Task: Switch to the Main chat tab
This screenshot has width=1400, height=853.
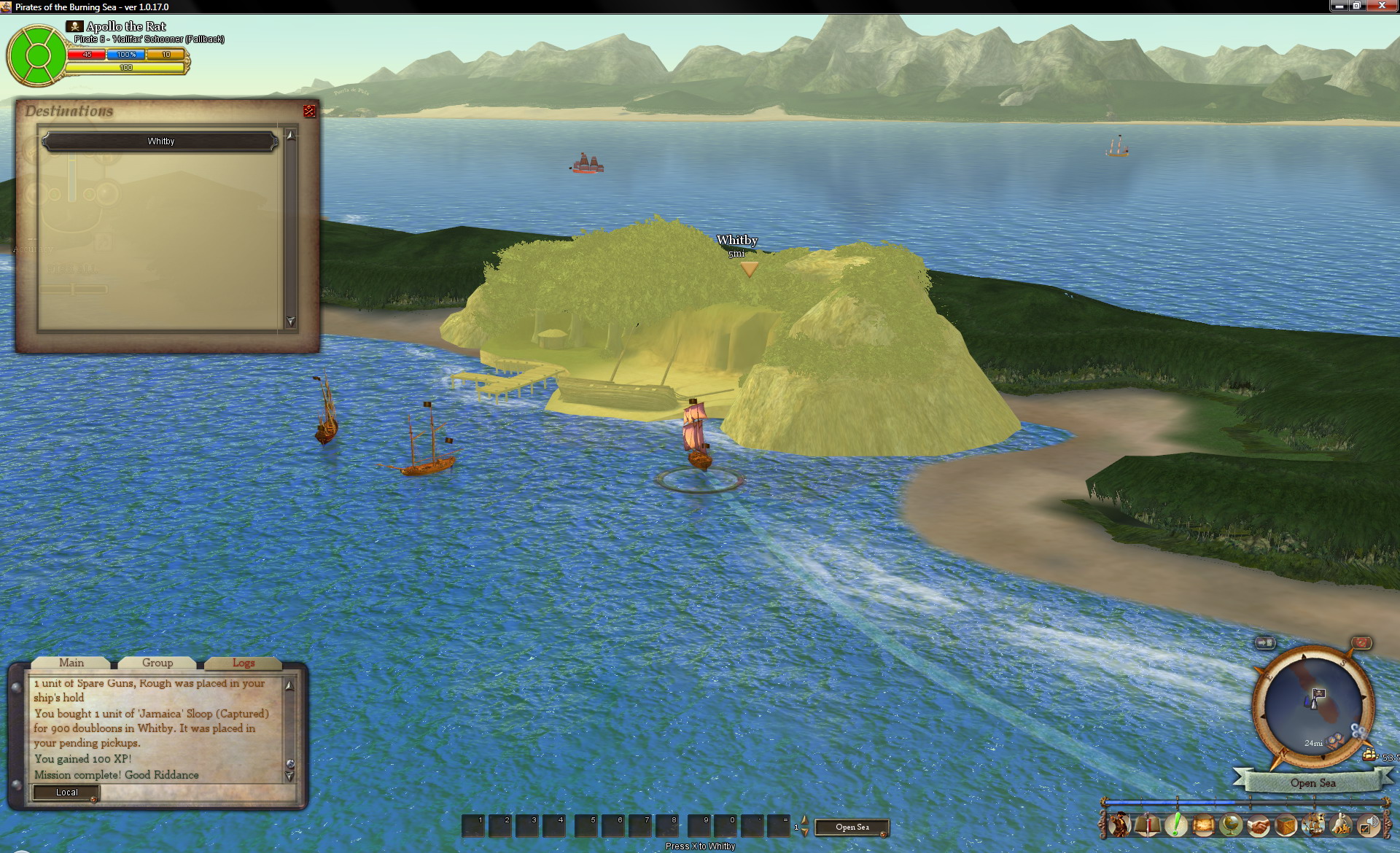Action: (71, 663)
